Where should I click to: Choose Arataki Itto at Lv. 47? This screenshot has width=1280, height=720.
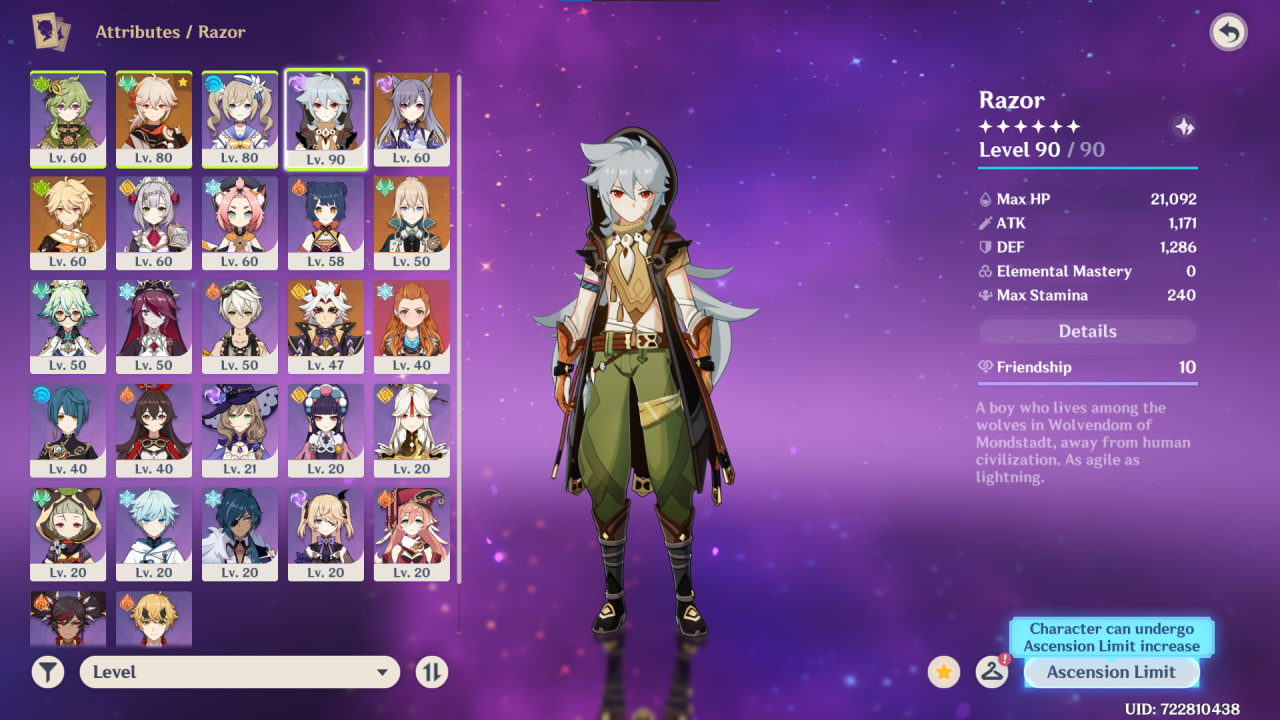326,326
